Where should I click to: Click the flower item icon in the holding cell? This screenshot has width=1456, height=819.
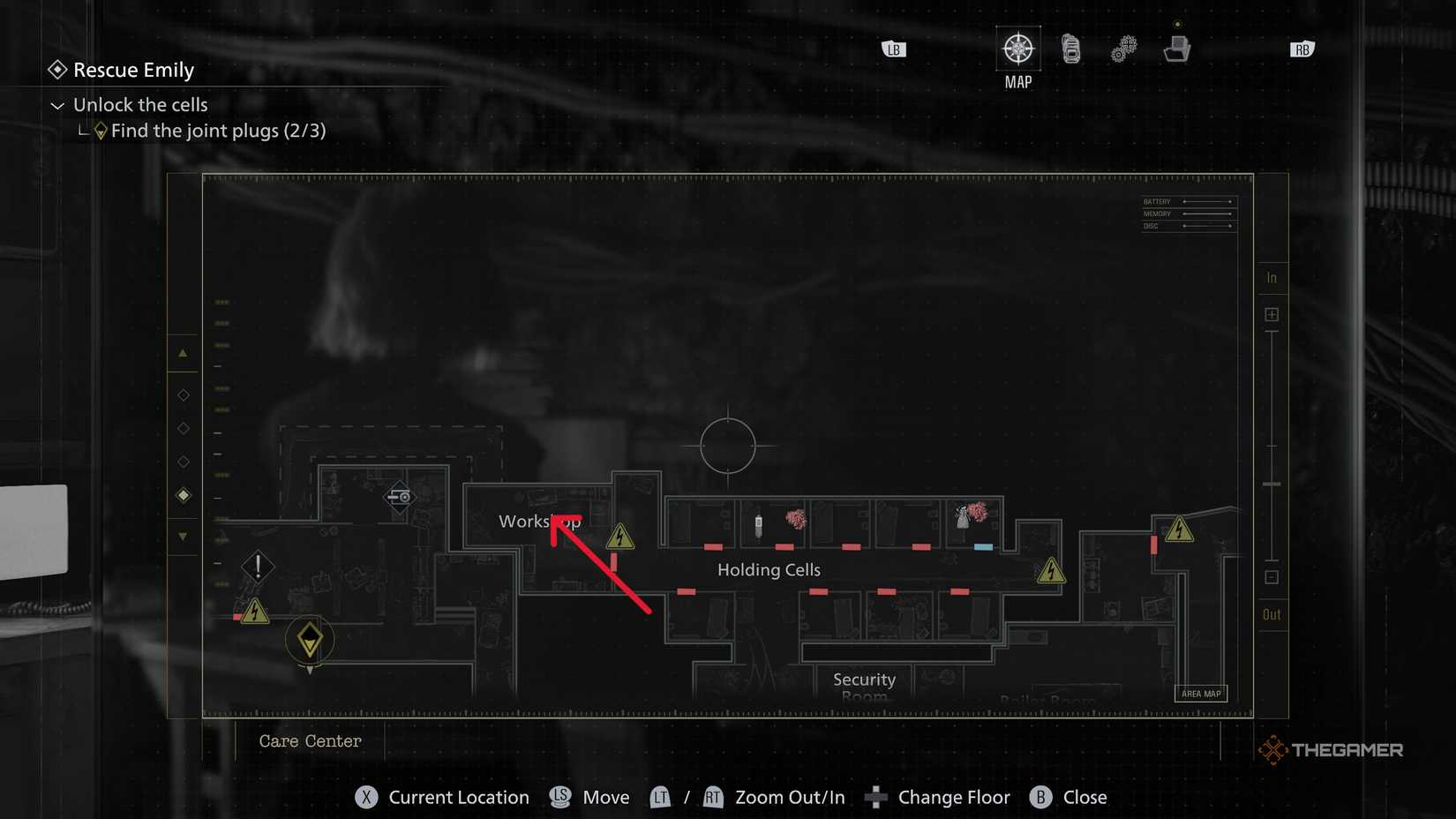click(x=797, y=520)
